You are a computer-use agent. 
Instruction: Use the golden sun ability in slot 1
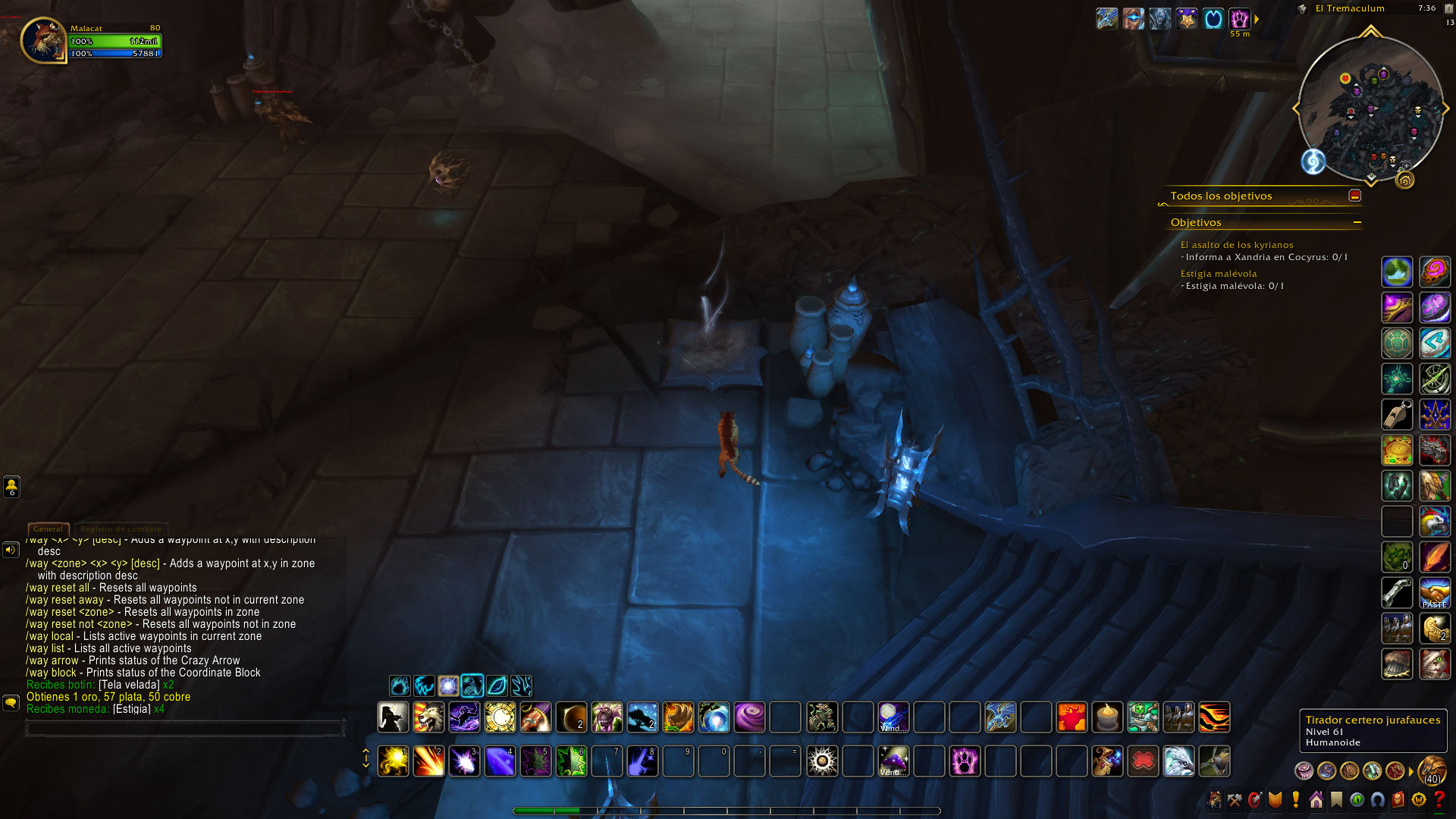[393, 761]
